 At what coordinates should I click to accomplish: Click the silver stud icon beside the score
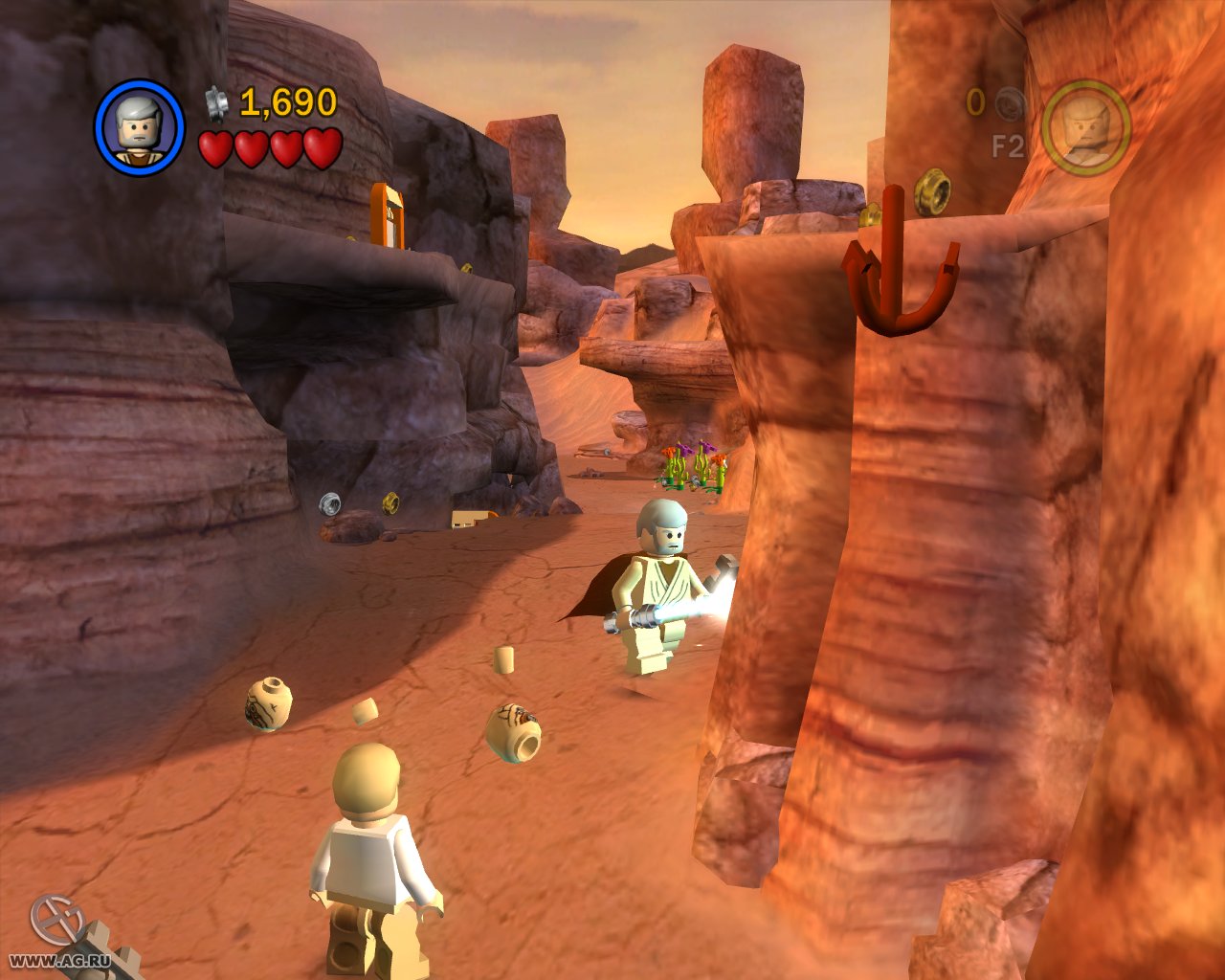pyautogui.click(x=214, y=103)
